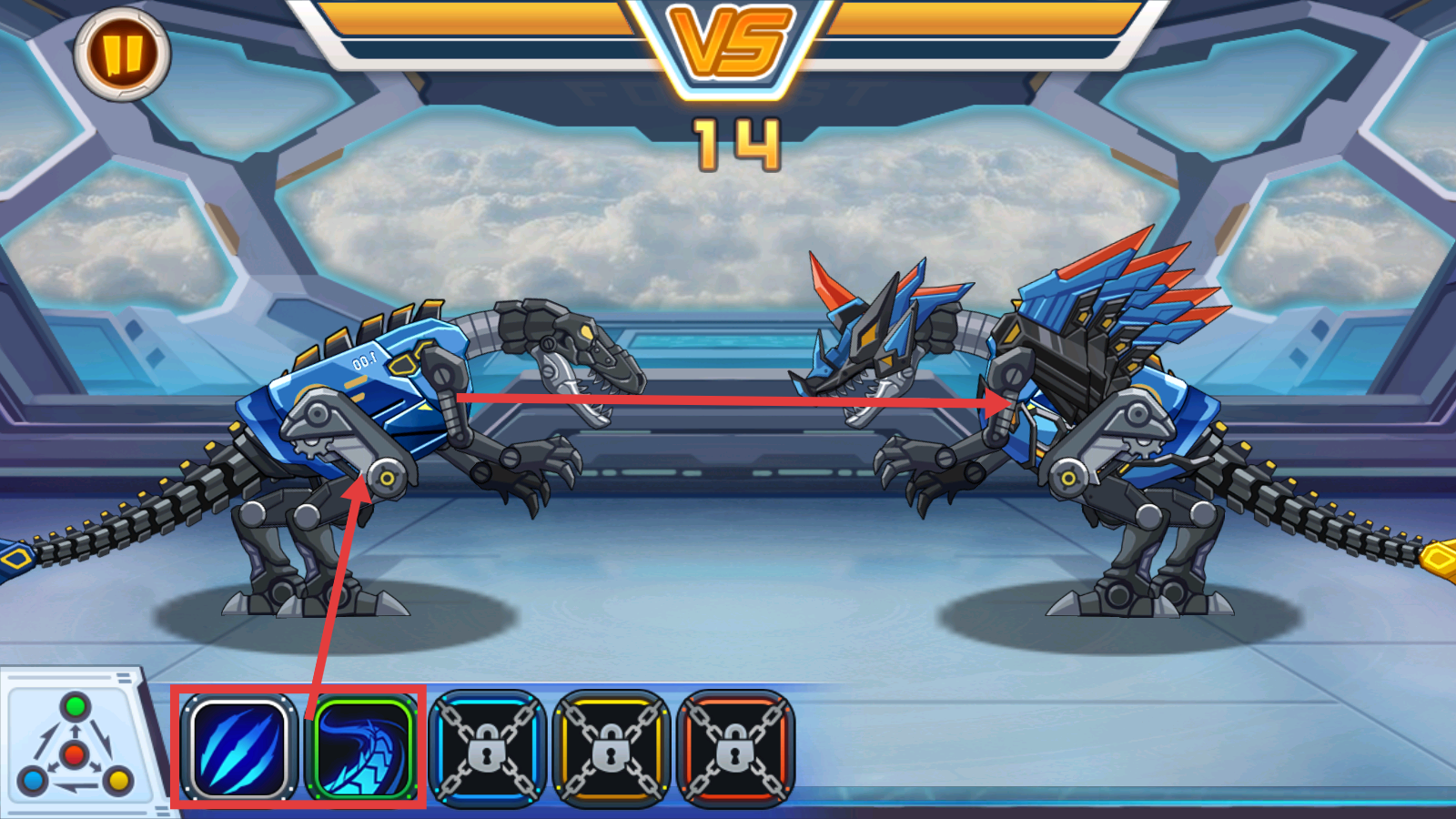Image resolution: width=1456 pixels, height=819 pixels.
Task: Activate the blue claw slash skill
Action: pyautogui.click(x=239, y=748)
